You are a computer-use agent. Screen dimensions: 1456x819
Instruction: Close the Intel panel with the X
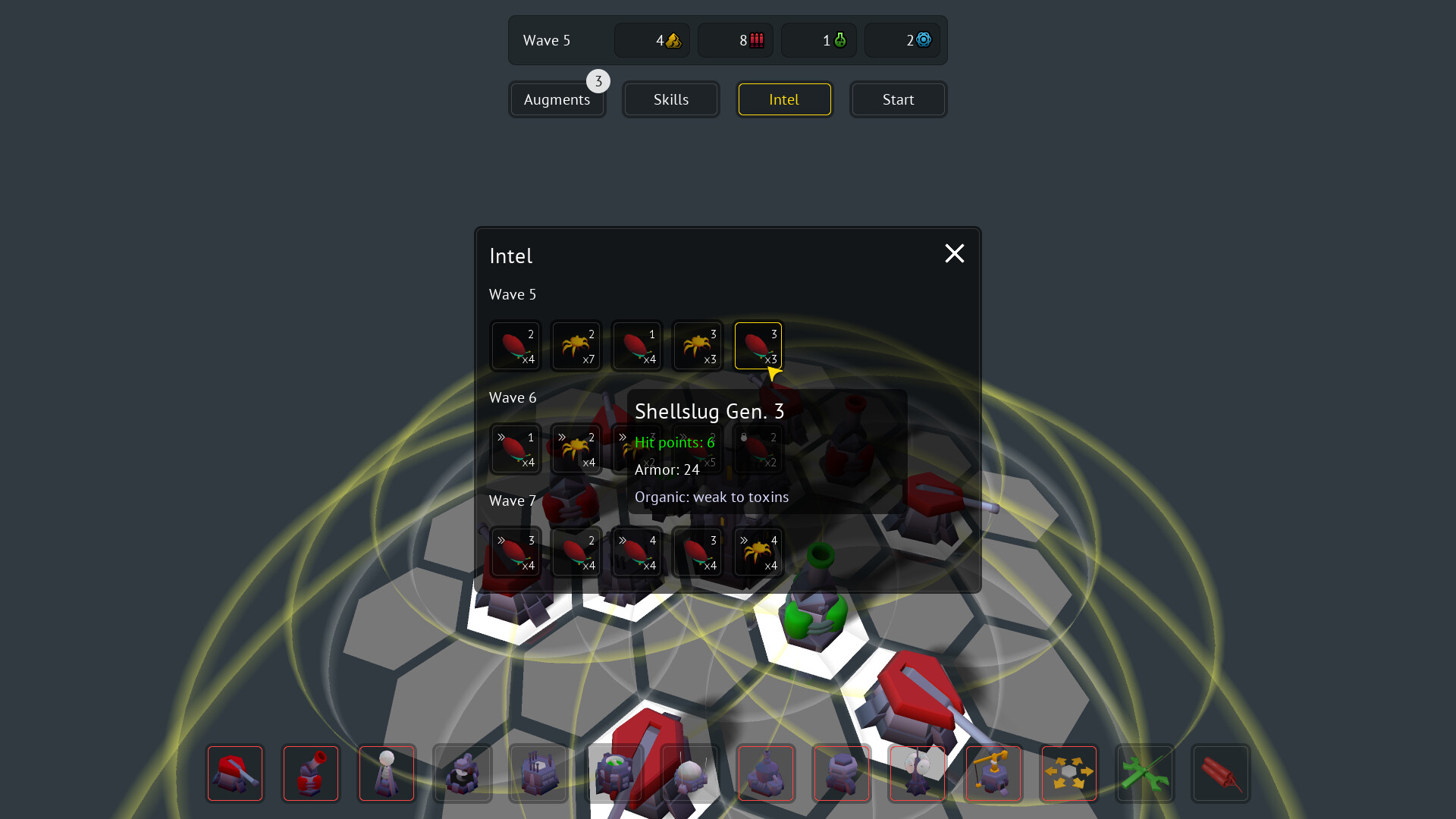pyautogui.click(x=954, y=253)
